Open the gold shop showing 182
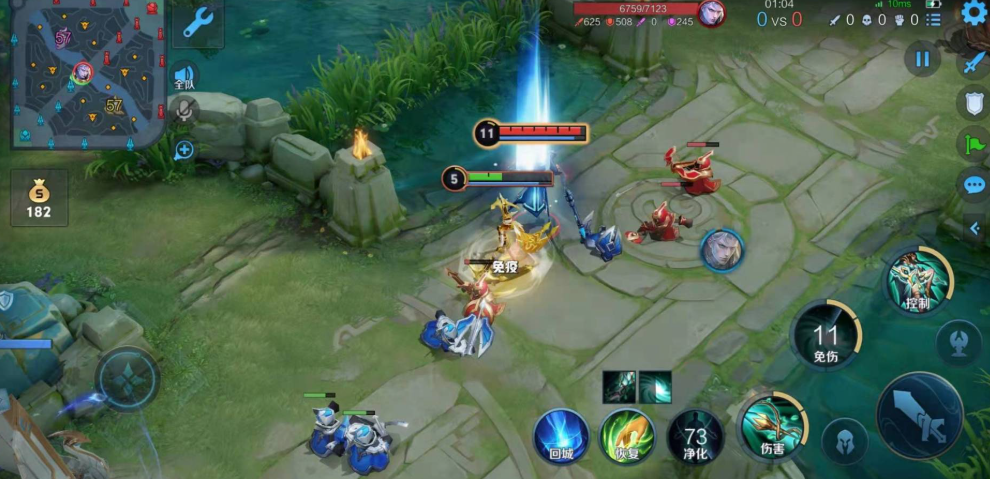Screen dimensions: 990x479 (39, 198)
